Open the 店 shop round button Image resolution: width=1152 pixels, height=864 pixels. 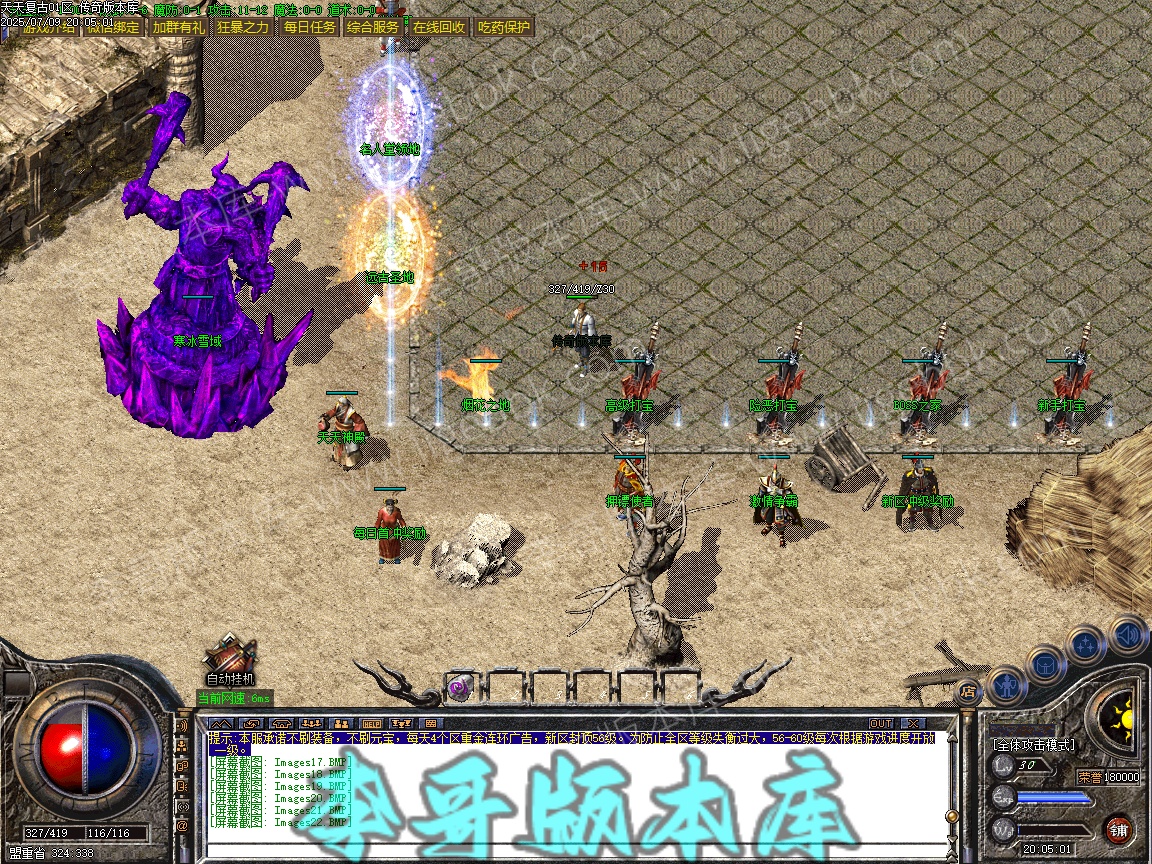[x=968, y=690]
